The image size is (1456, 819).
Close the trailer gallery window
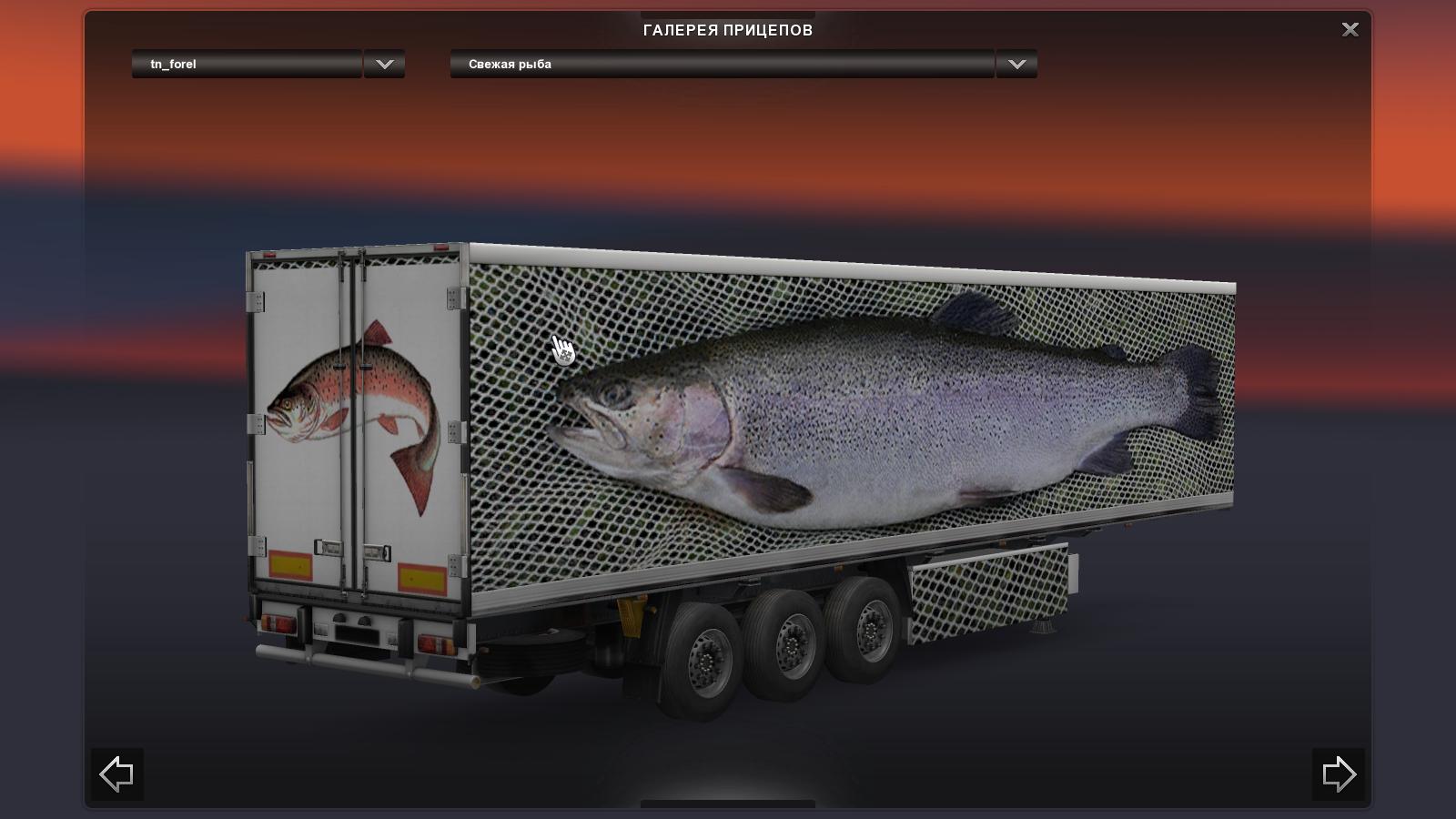click(x=1350, y=29)
